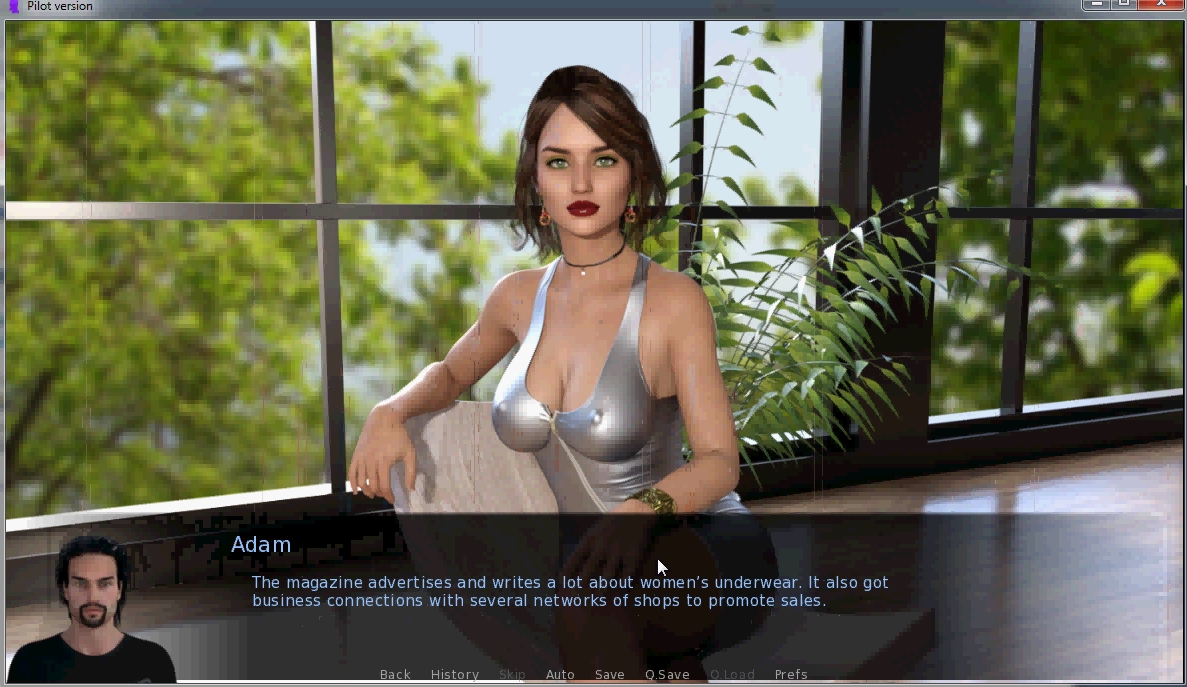Go Back to the previous dialogue line
Viewport: 1187px width, 687px height.
point(395,675)
